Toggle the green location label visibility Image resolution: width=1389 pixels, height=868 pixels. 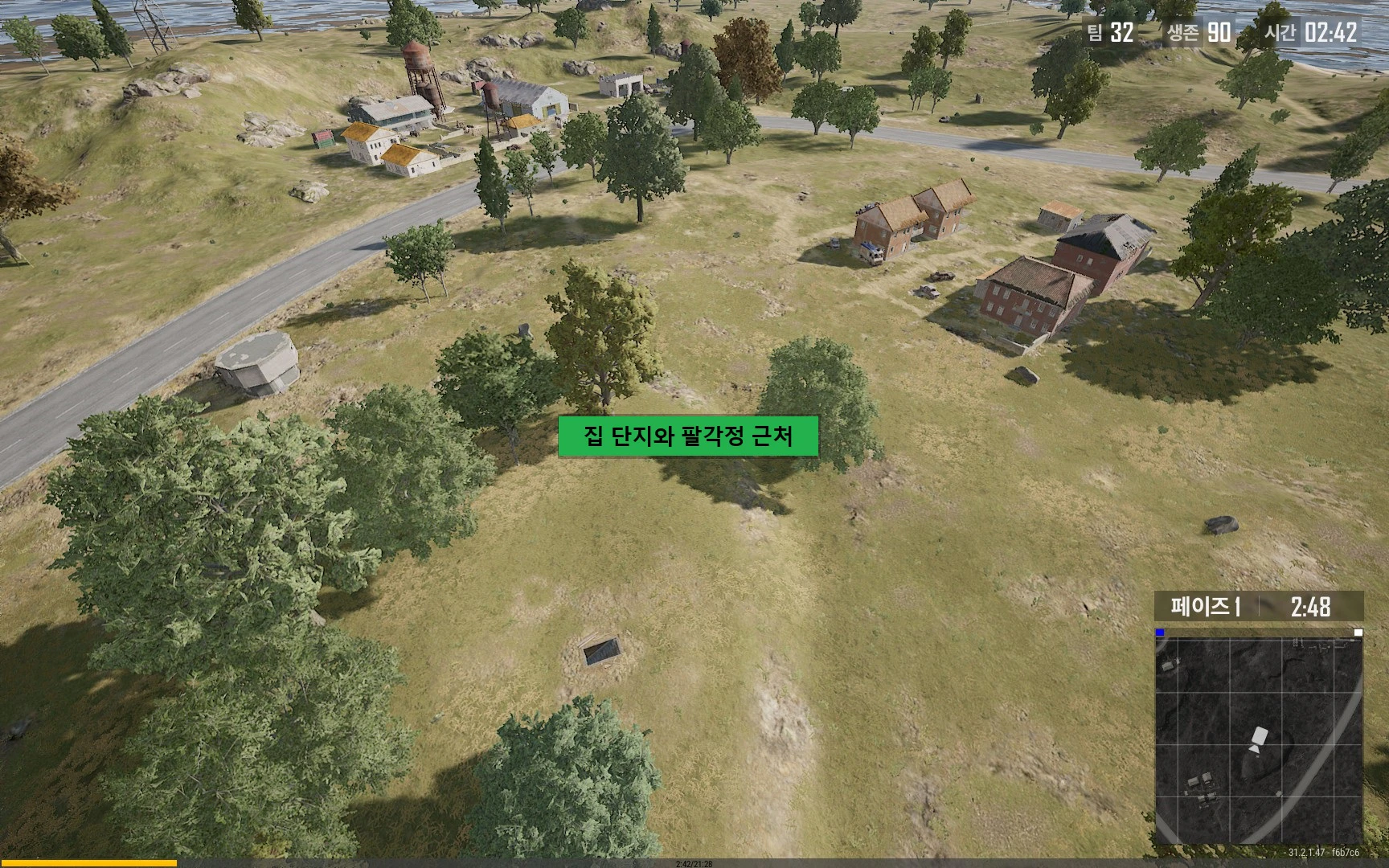(x=689, y=438)
